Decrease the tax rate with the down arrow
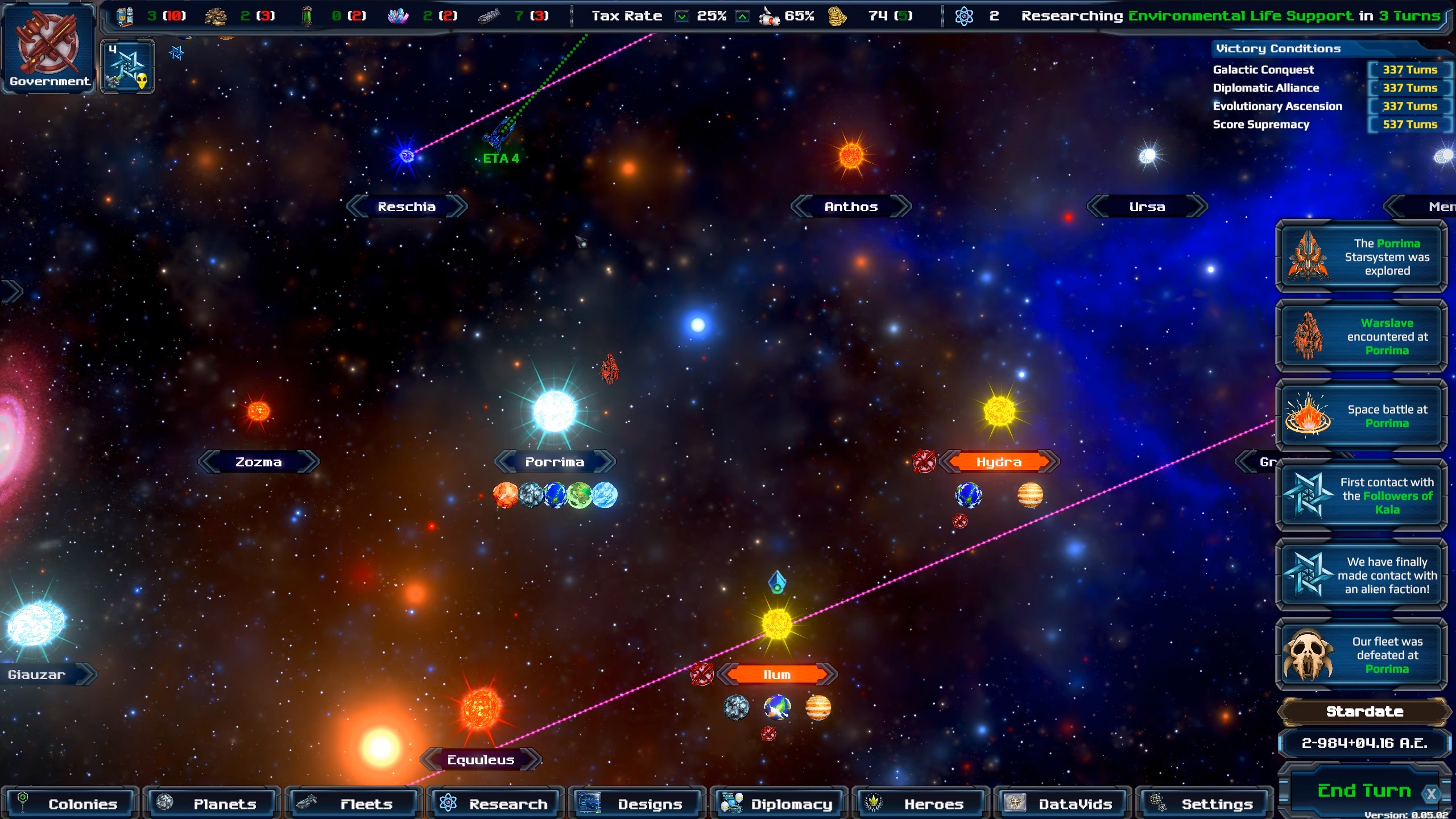Image resolution: width=1456 pixels, height=819 pixels. (681, 16)
